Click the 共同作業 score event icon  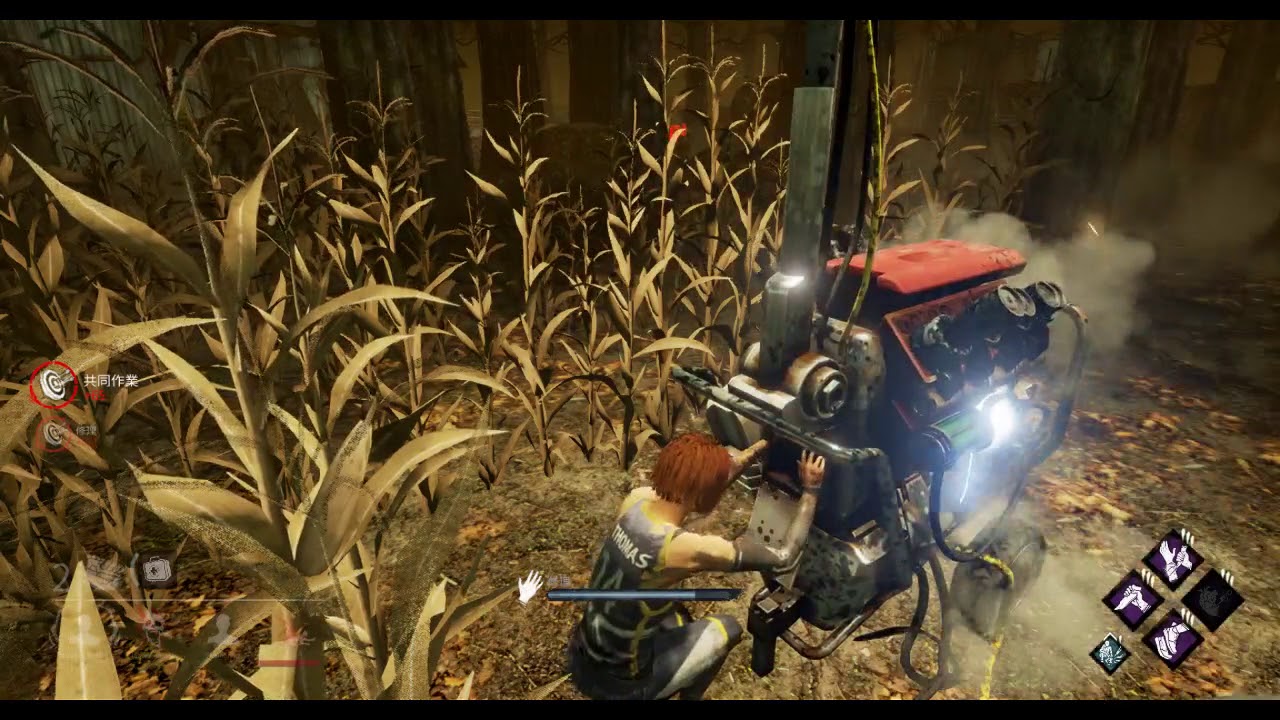[53, 382]
